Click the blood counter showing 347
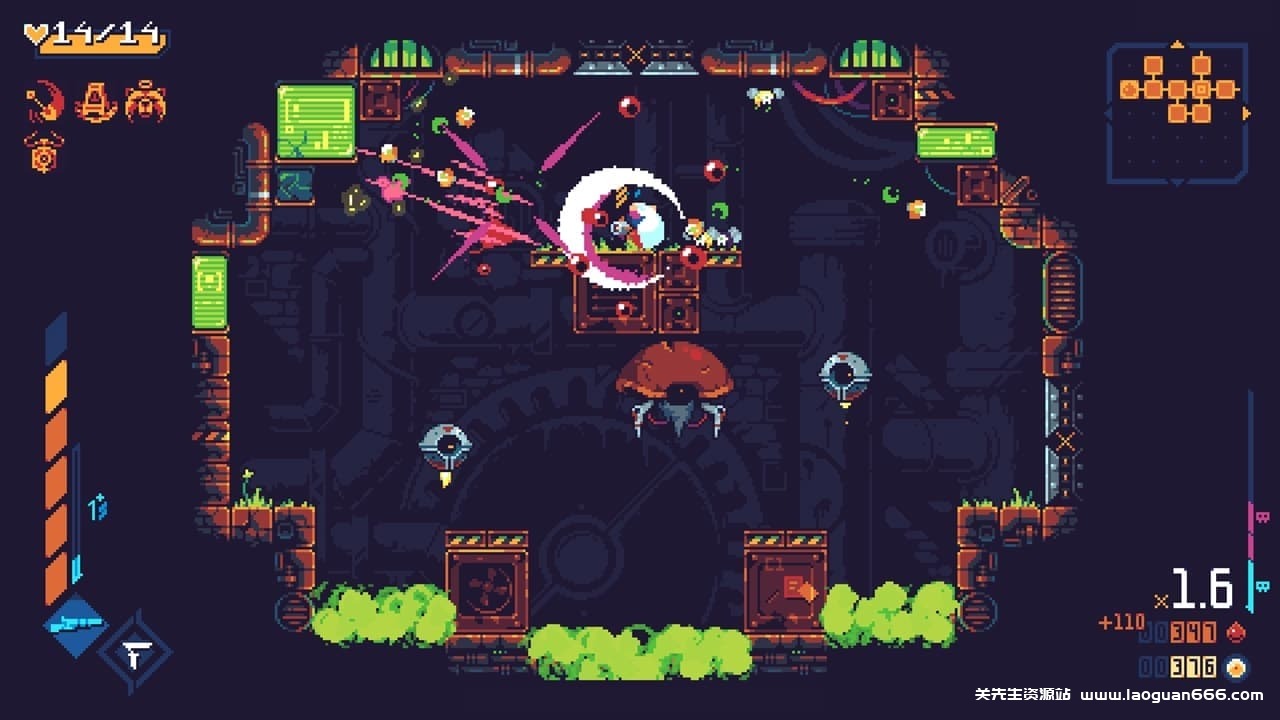 1193,634
